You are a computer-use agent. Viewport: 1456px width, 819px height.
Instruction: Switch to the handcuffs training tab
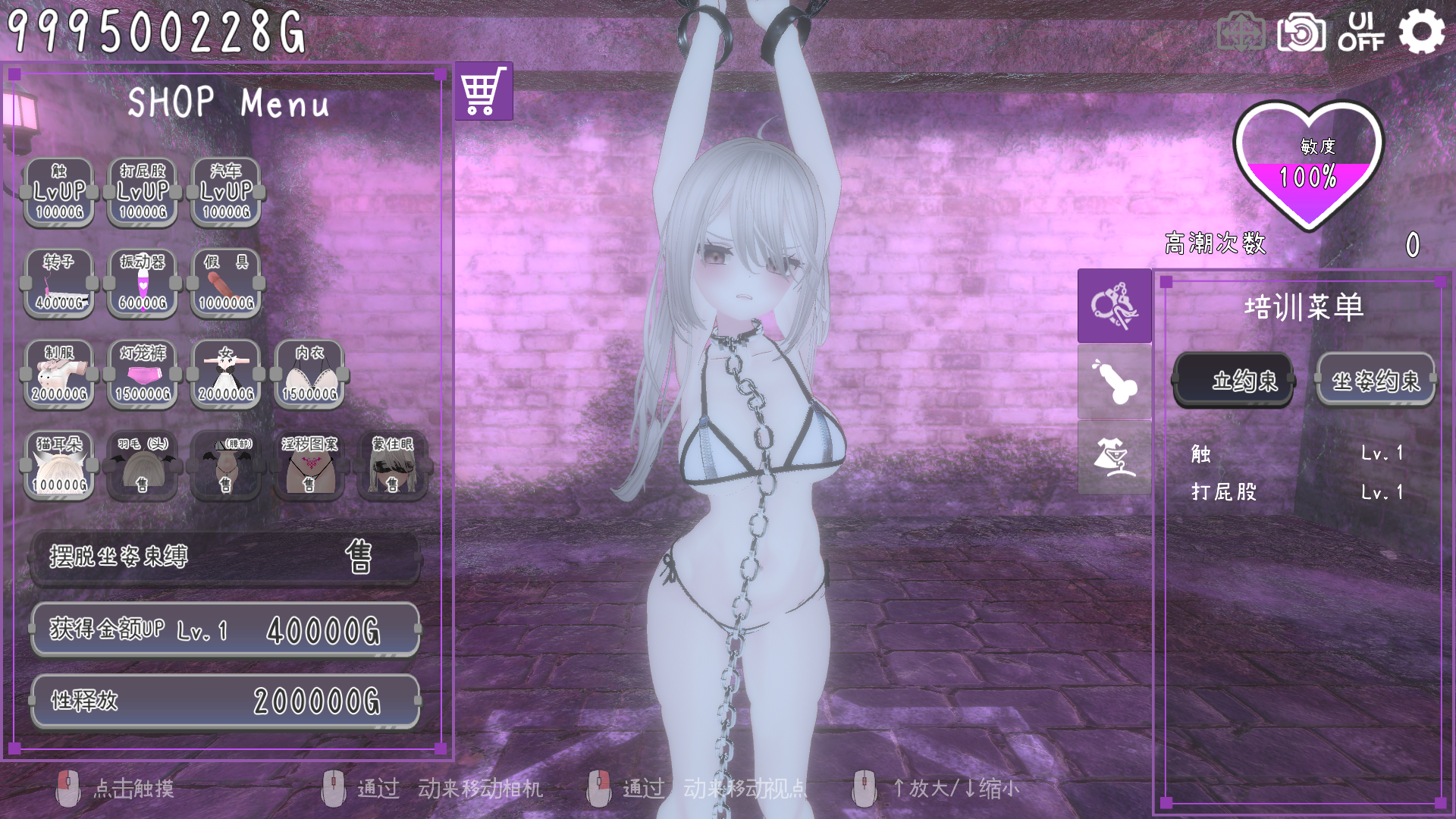[1114, 306]
